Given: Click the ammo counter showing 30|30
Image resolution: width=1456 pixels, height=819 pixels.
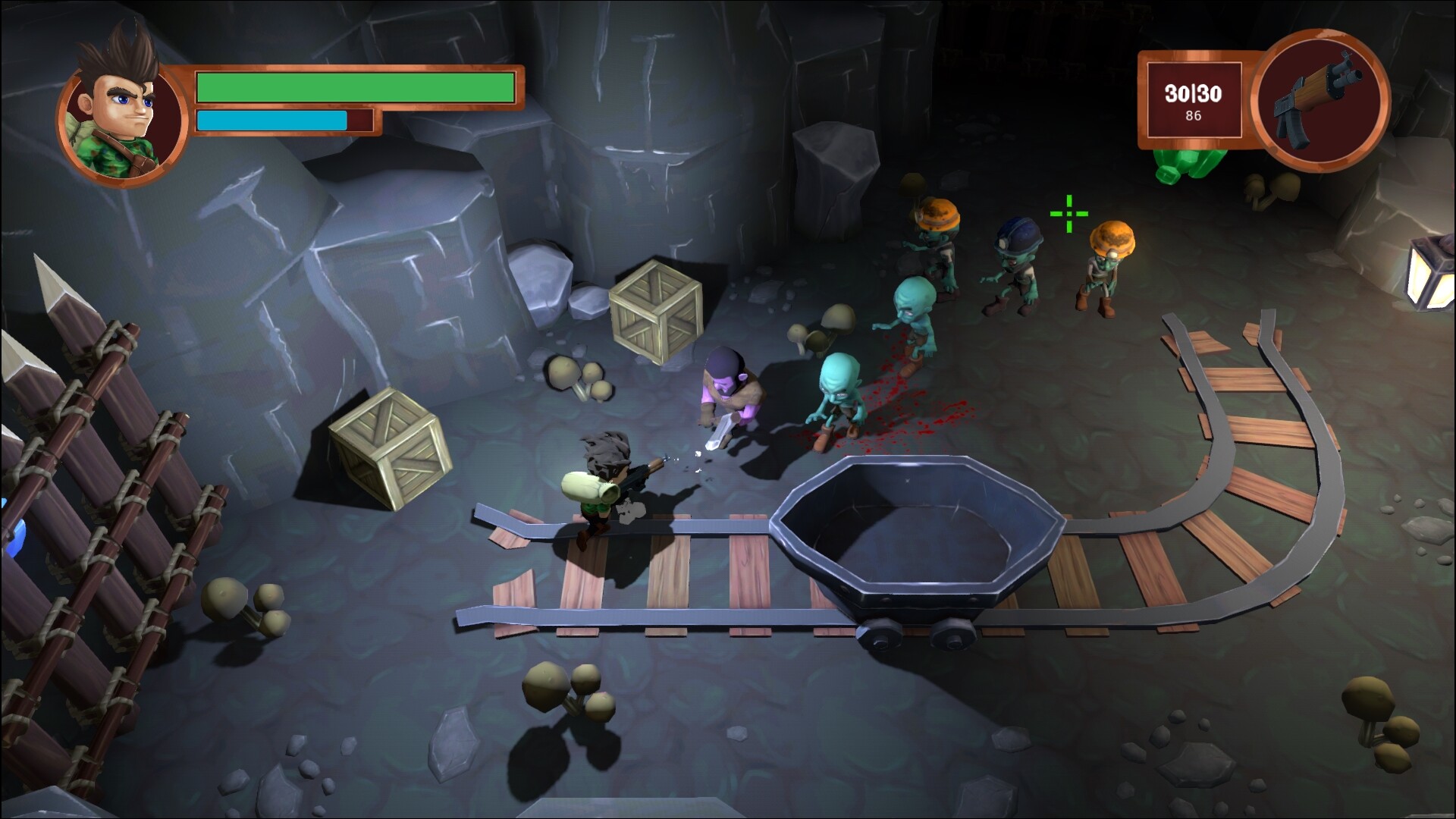Looking at the screenshot, I should click(1192, 94).
